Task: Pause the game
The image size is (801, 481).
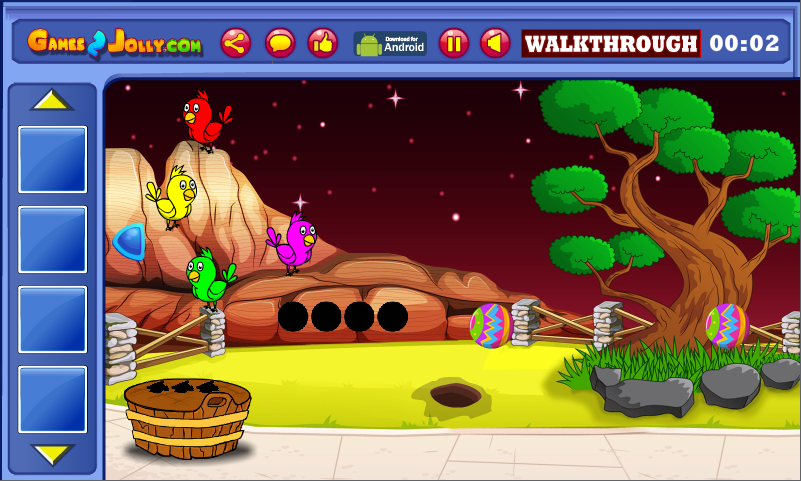Action: [453, 43]
